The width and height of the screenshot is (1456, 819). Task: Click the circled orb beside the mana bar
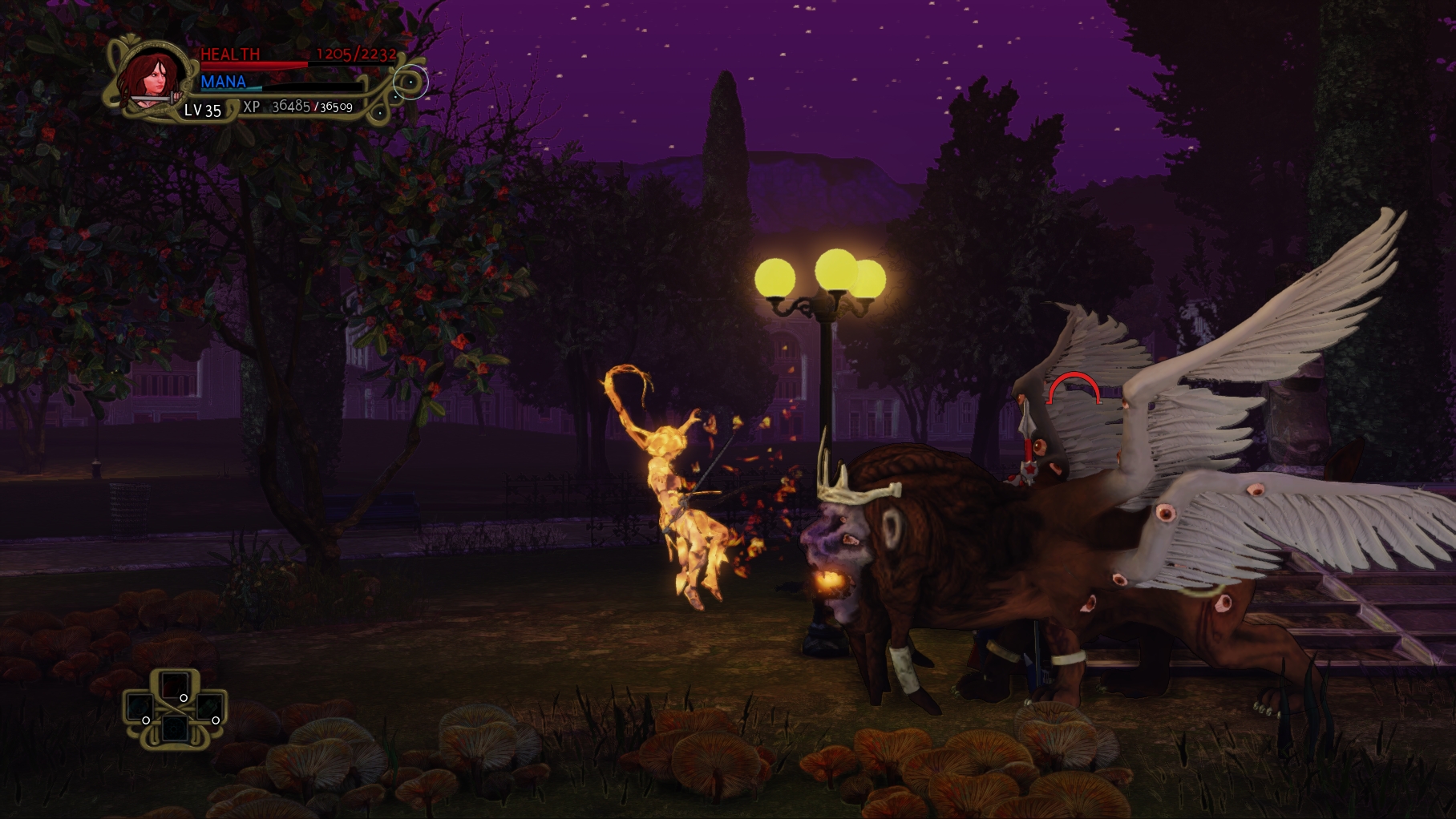coord(411,82)
